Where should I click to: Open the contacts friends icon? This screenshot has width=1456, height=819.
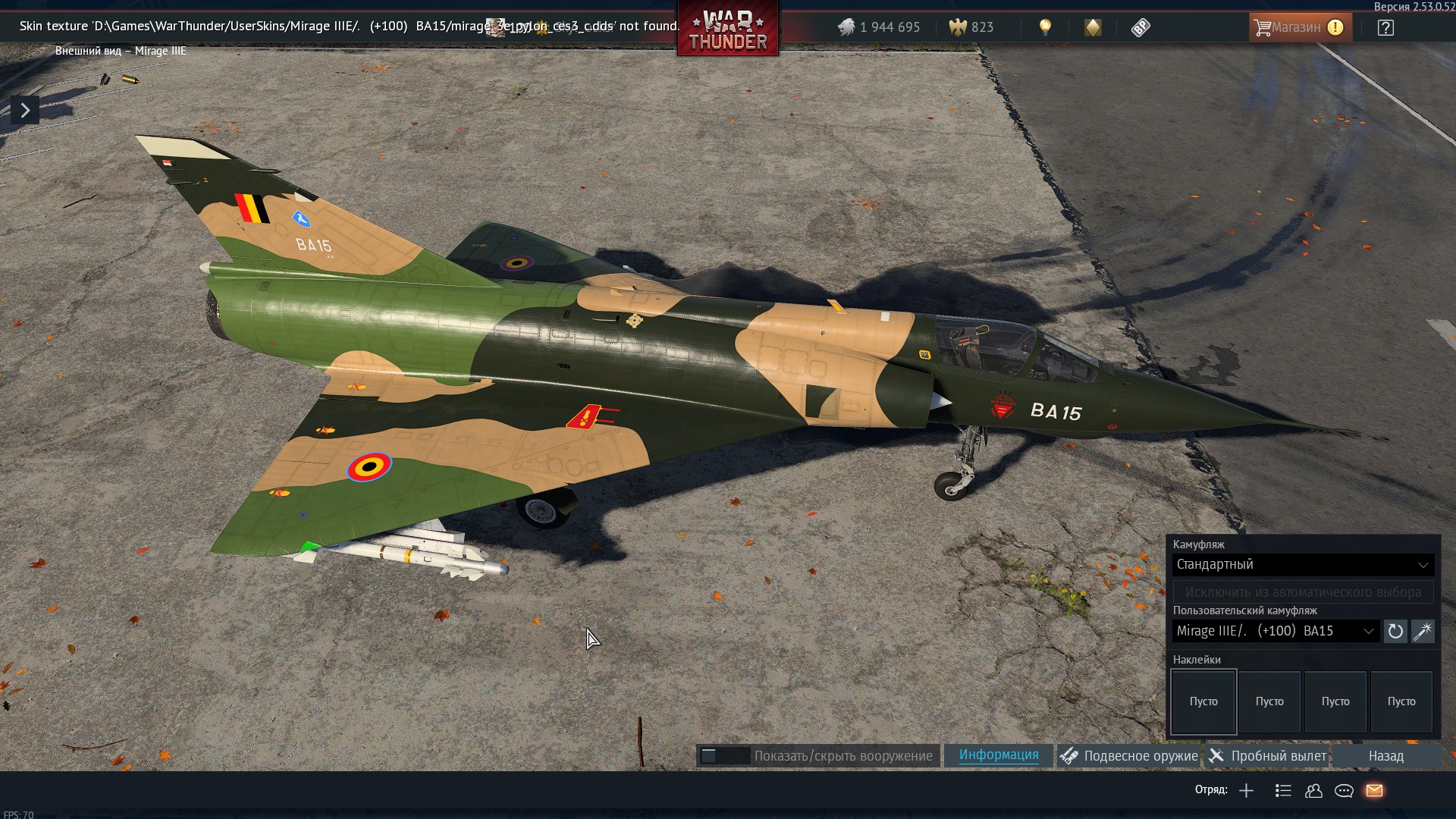(x=1313, y=791)
